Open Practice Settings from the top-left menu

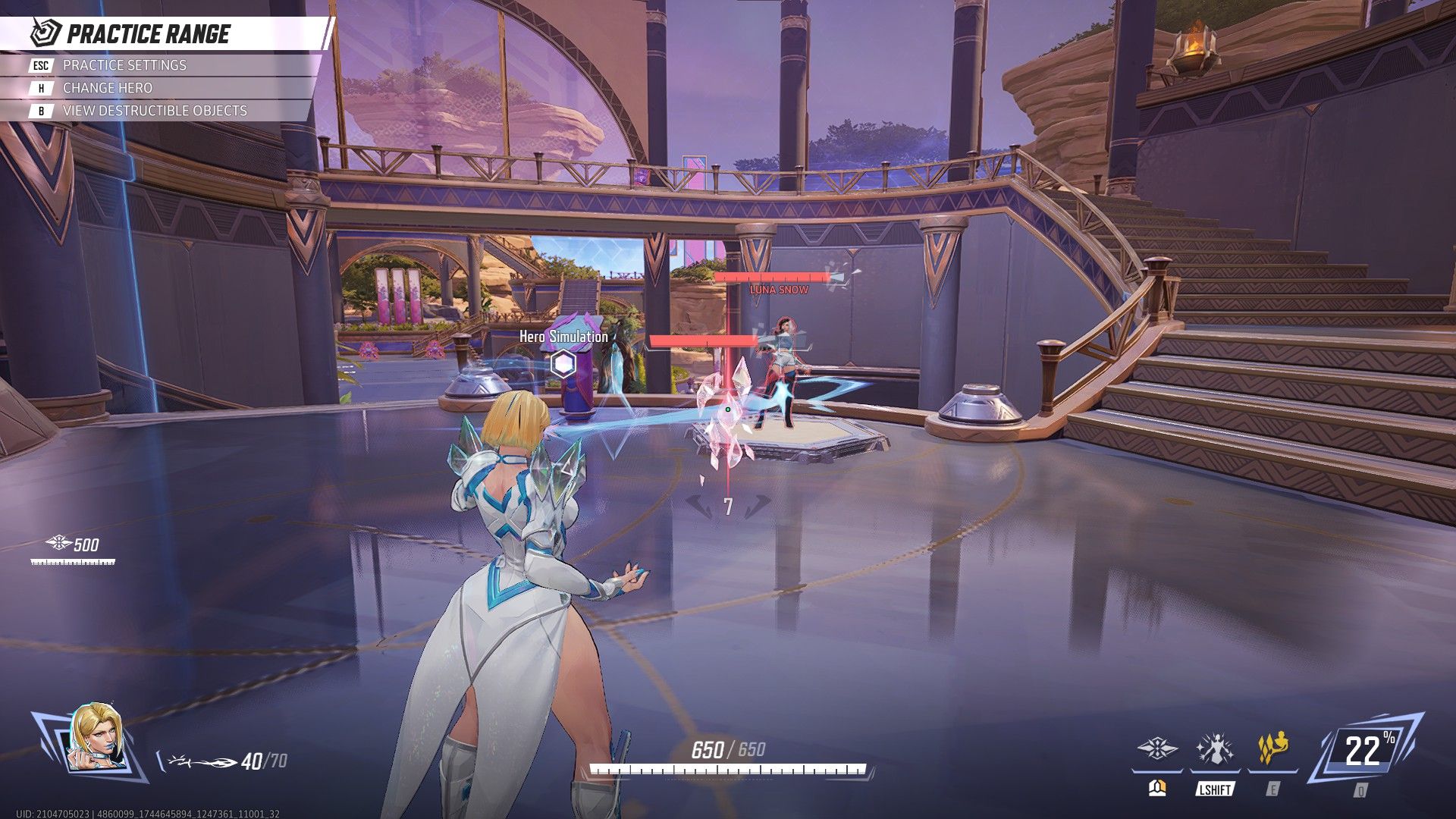point(124,65)
